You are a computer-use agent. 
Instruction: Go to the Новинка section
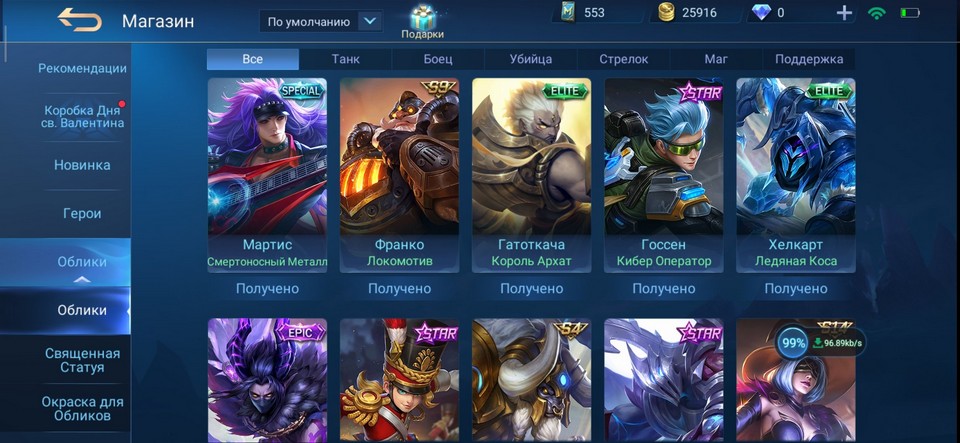(x=82, y=165)
